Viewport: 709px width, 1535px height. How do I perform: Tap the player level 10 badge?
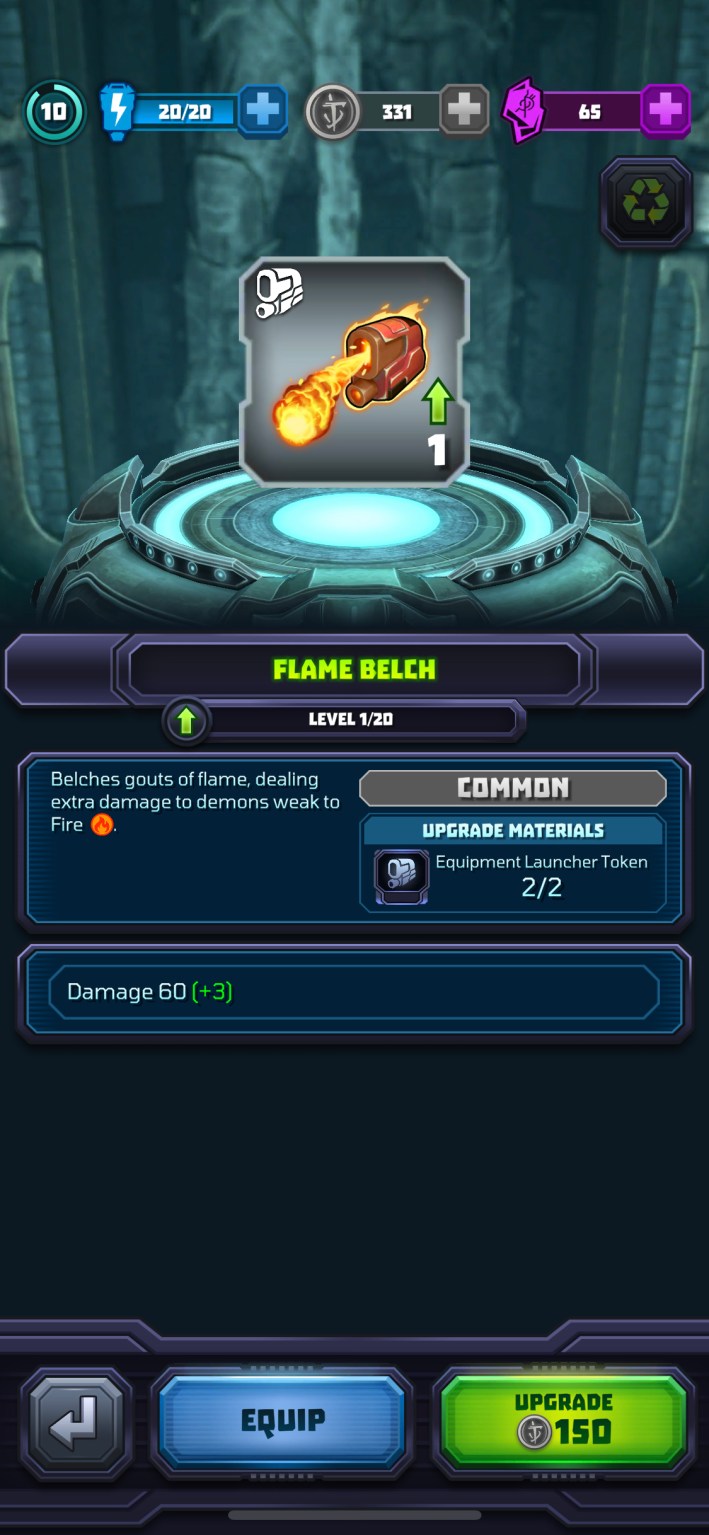pyautogui.click(x=54, y=111)
